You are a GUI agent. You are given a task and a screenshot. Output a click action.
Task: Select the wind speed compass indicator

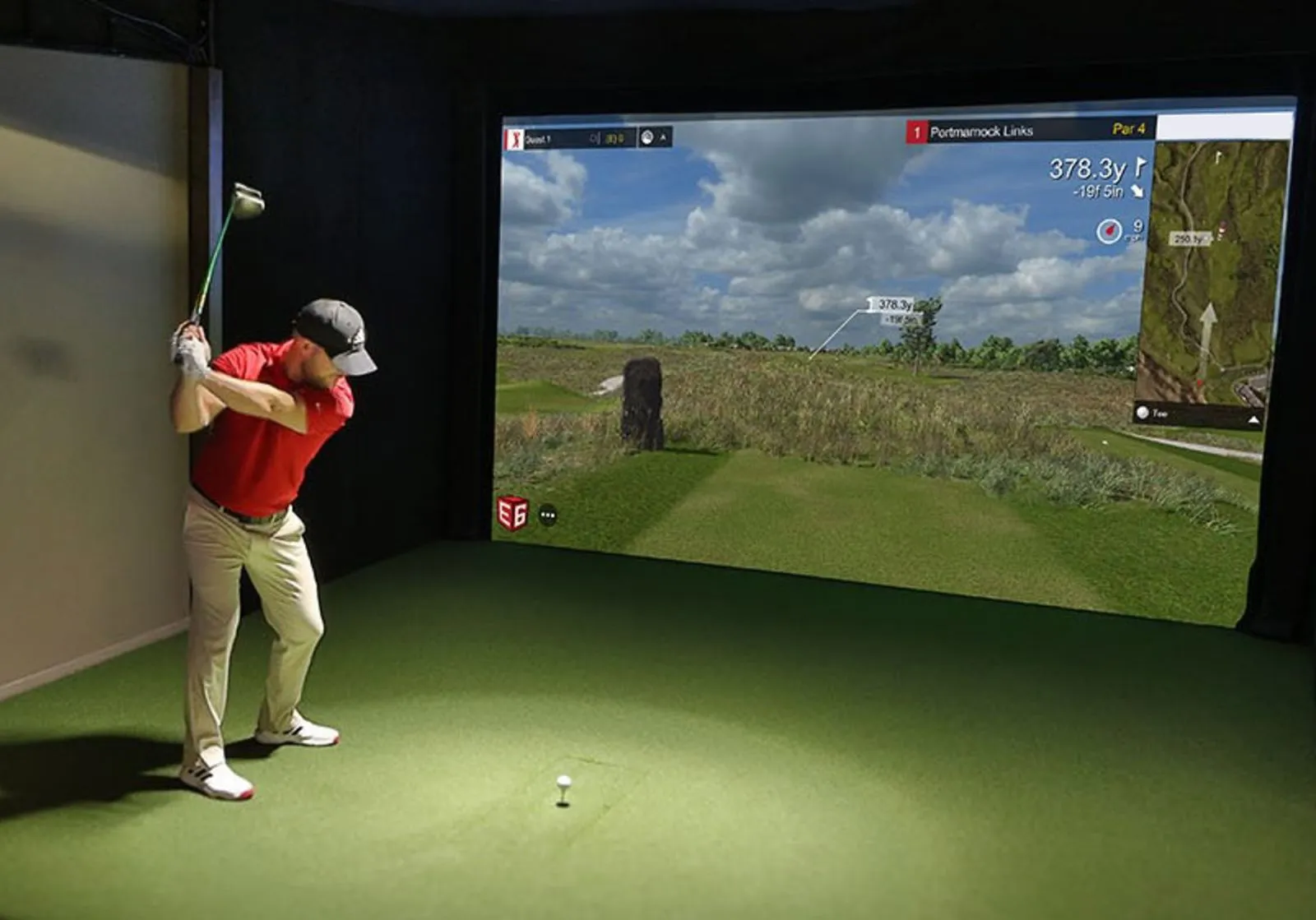pos(1109,230)
